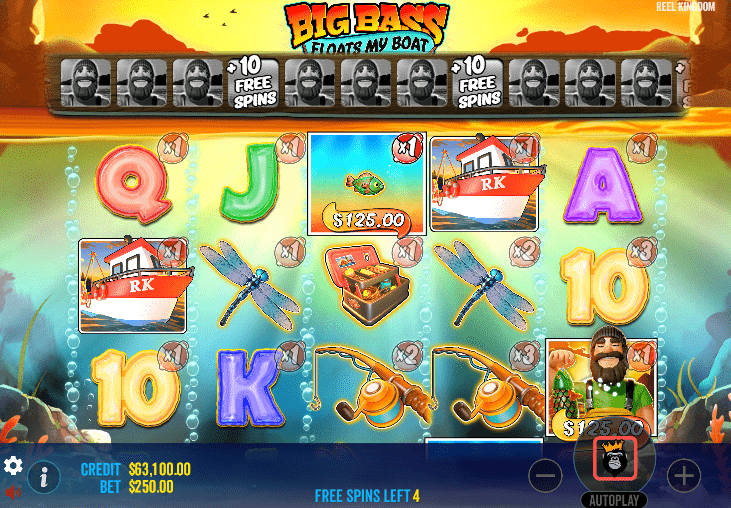Toggle the muted sound speaker icon
This screenshot has width=731, height=508.
point(14,492)
